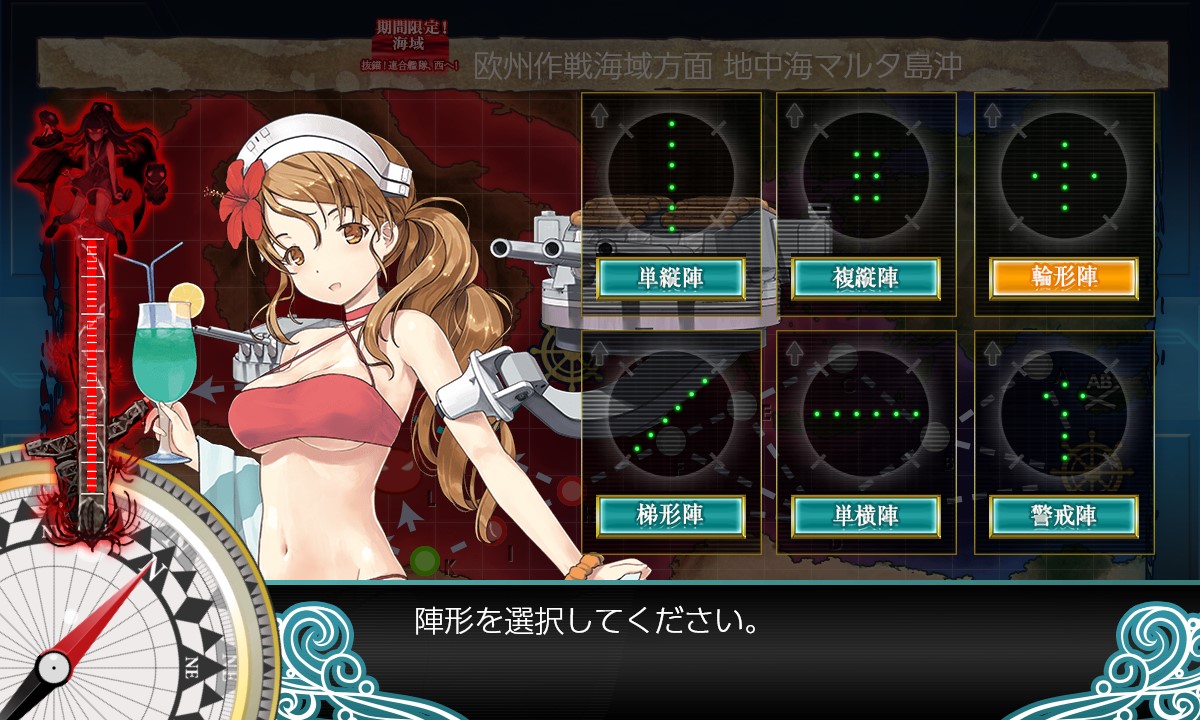The height and width of the screenshot is (720, 1200).
Task: Choose the 単横陣 line abreast formation
Action: click(867, 515)
